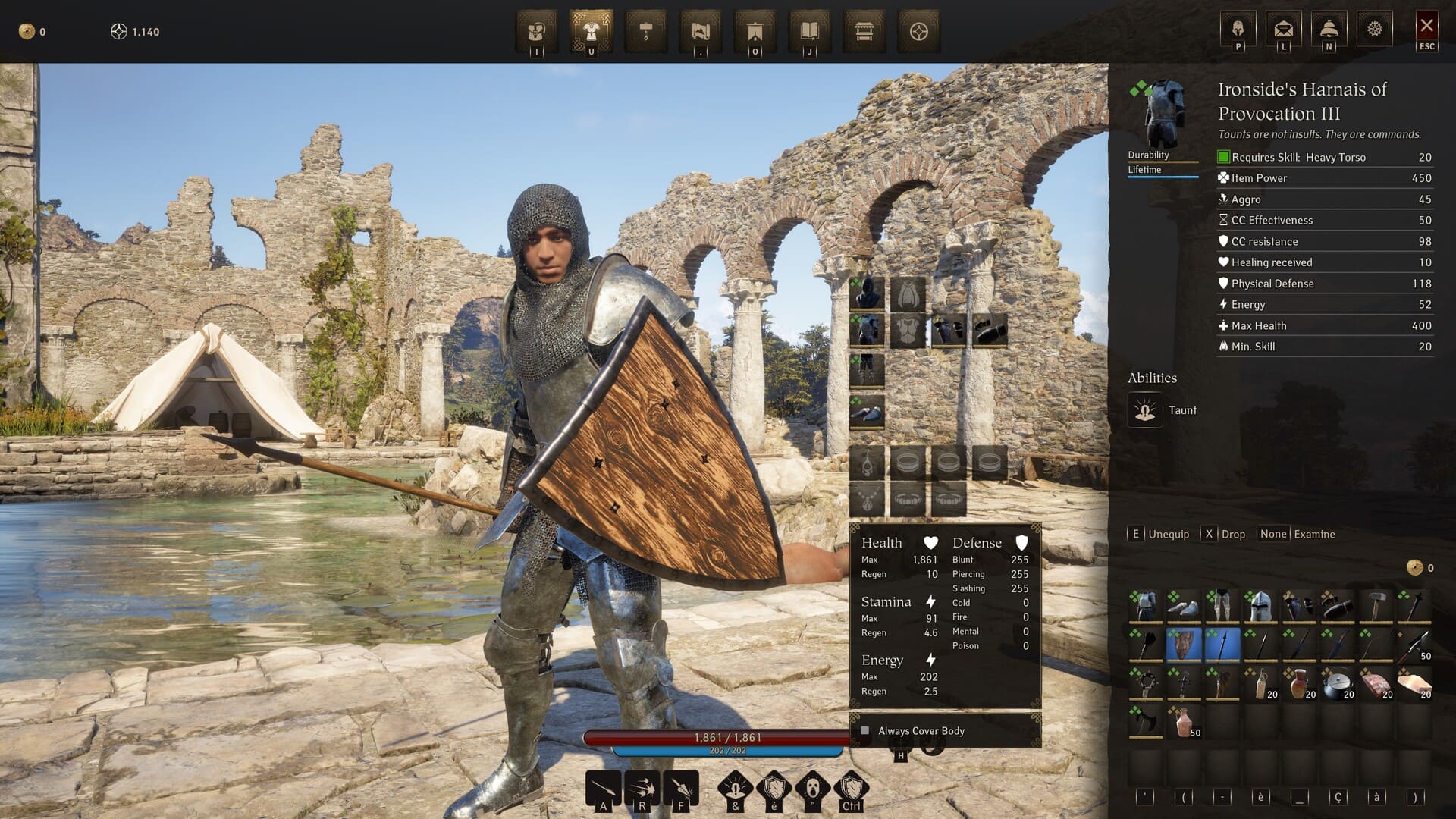Open the backpack inventory tab
The height and width of the screenshot is (819, 1456).
pyautogui.click(x=537, y=31)
